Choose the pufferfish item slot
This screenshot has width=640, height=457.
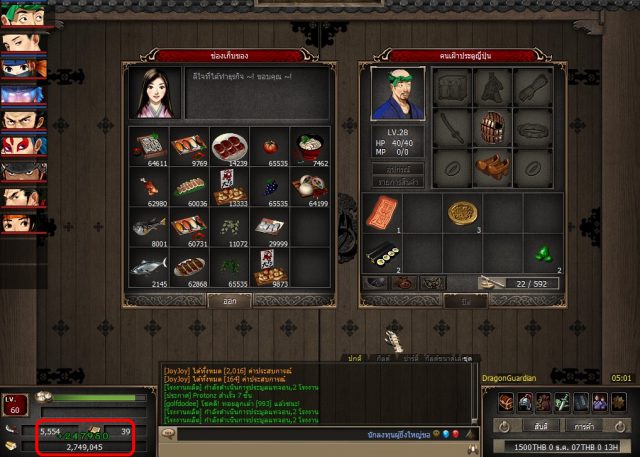click(148, 227)
